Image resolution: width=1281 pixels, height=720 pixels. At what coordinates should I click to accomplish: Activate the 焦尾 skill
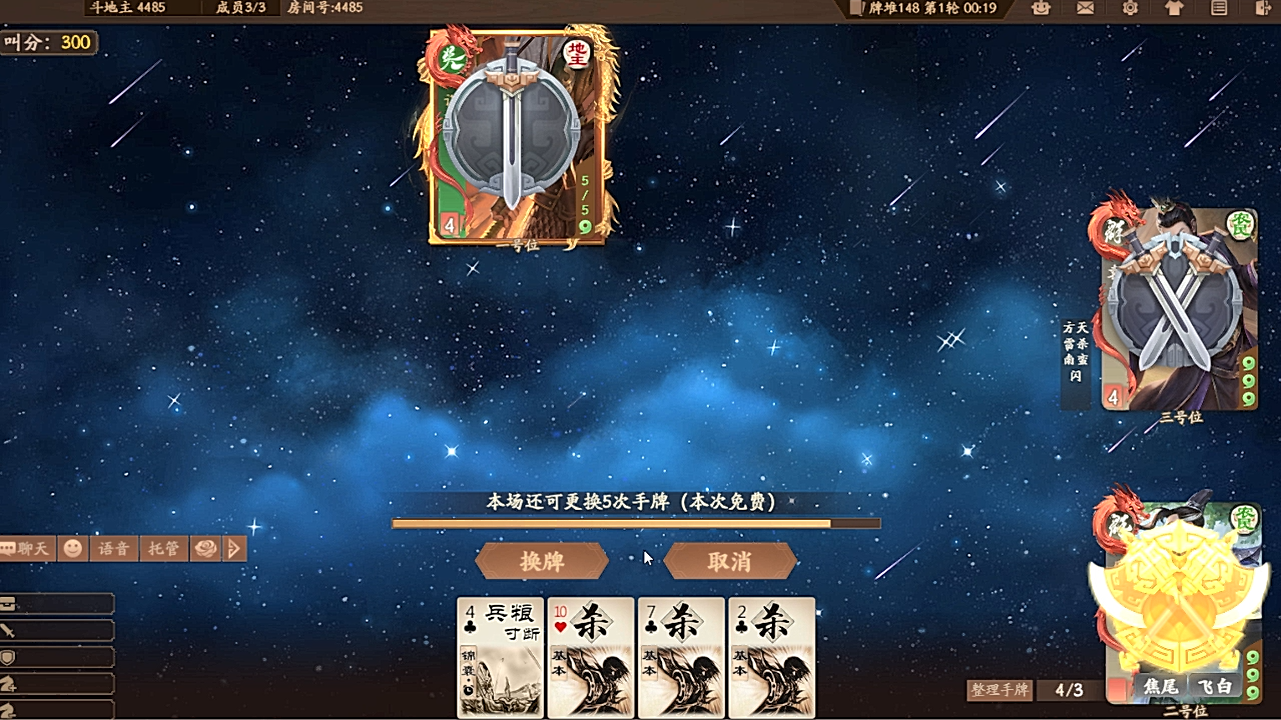tap(1159, 688)
